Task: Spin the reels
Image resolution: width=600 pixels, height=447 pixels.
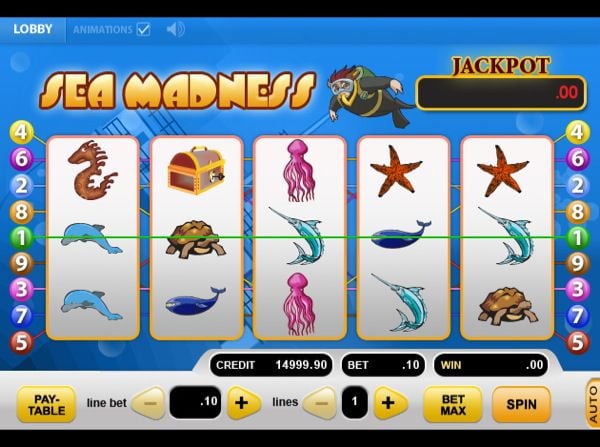Action: pyautogui.click(x=521, y=404)
